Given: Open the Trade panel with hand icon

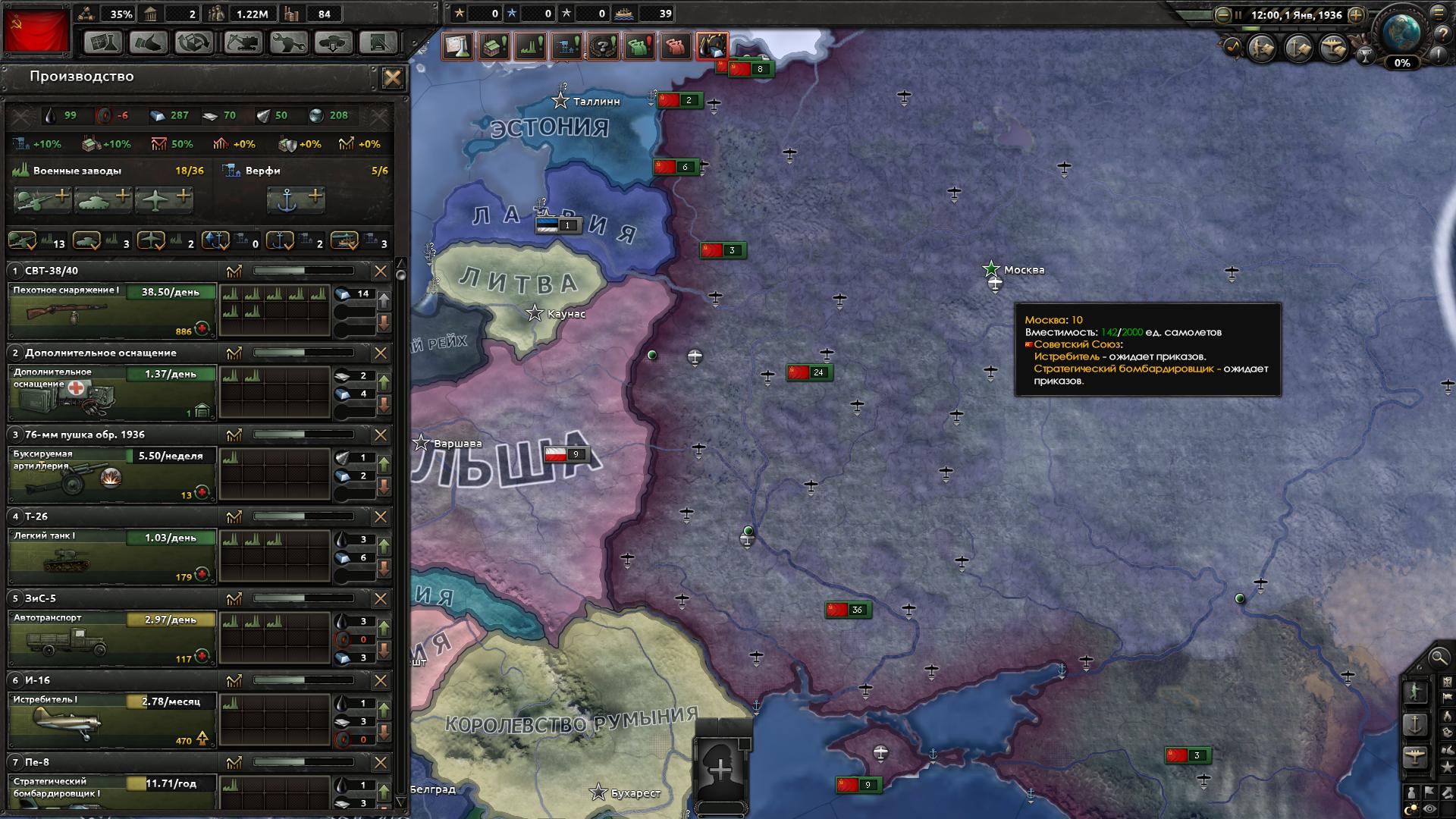Looking at the screenshot, I should click(x=149, y=42).
